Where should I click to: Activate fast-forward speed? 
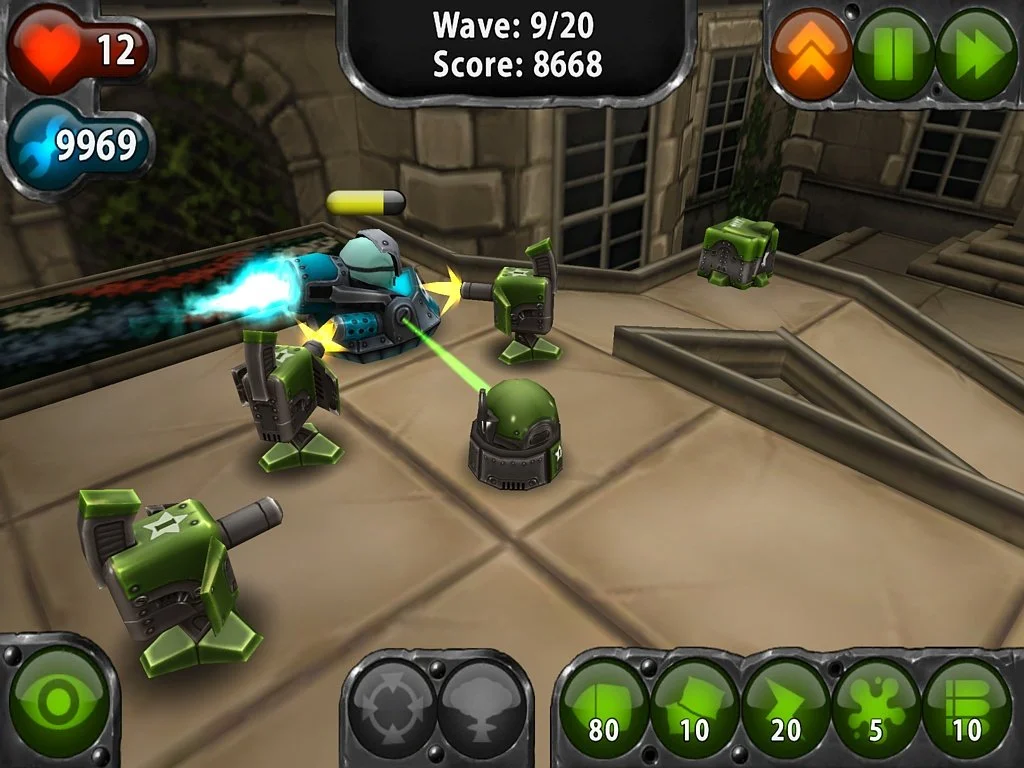pyautogui.click(x=975, y=54)
